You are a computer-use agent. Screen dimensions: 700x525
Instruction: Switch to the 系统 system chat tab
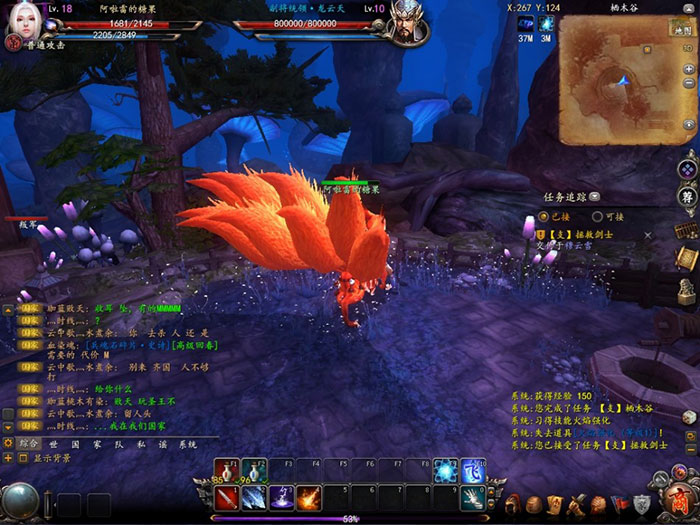tap(188, 444)
